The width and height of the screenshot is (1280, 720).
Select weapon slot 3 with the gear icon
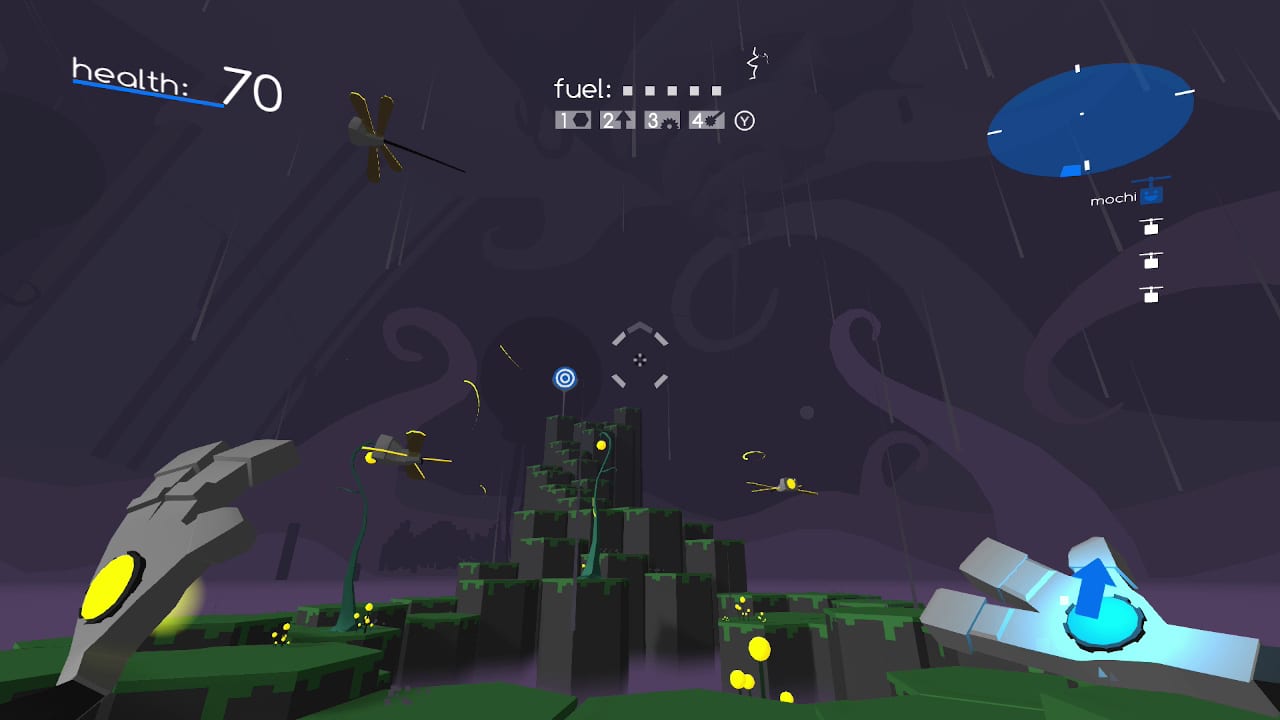tap(660, 120)
